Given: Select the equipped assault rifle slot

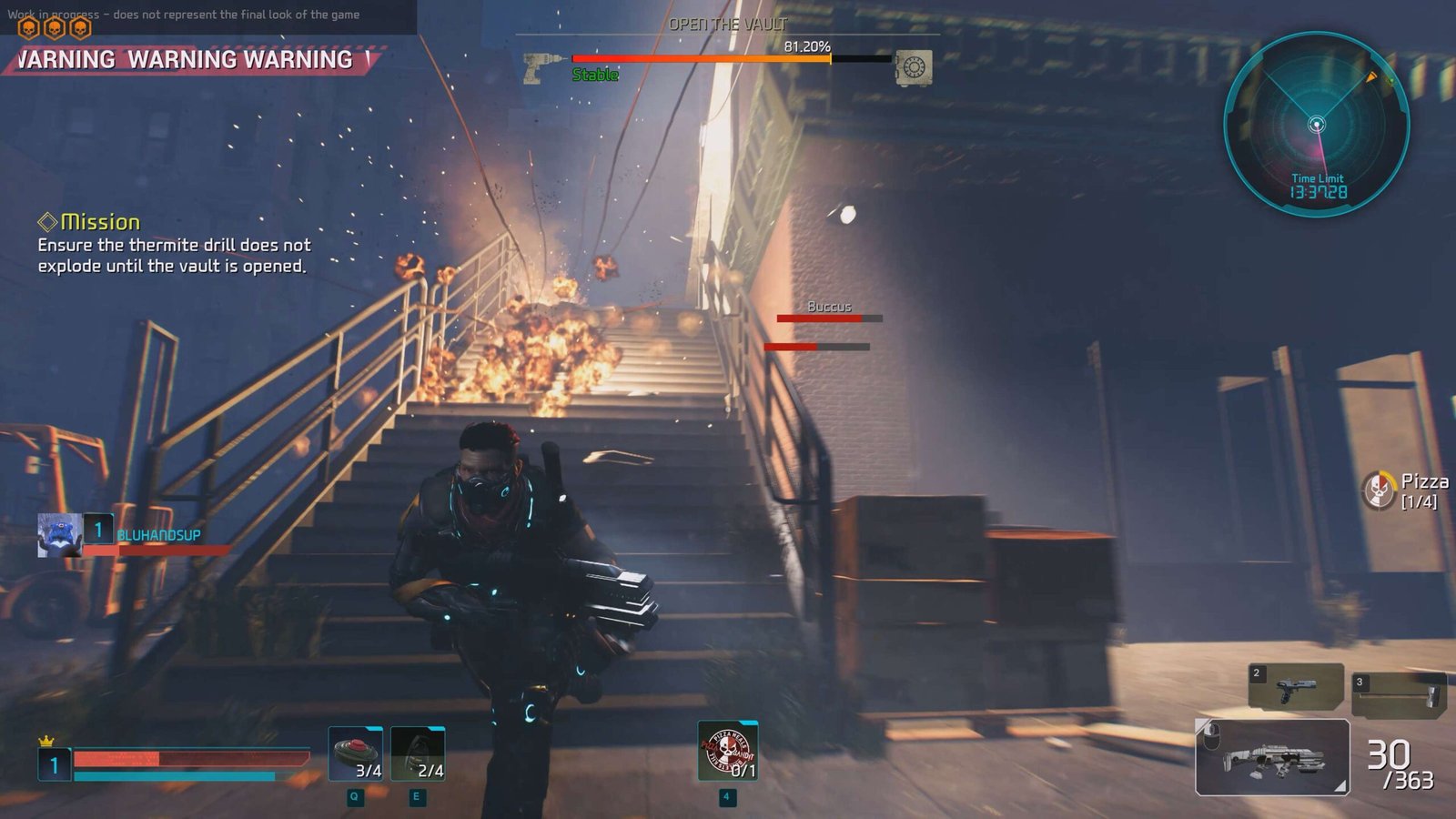Looking at the screenshot, I should 1271,757.
